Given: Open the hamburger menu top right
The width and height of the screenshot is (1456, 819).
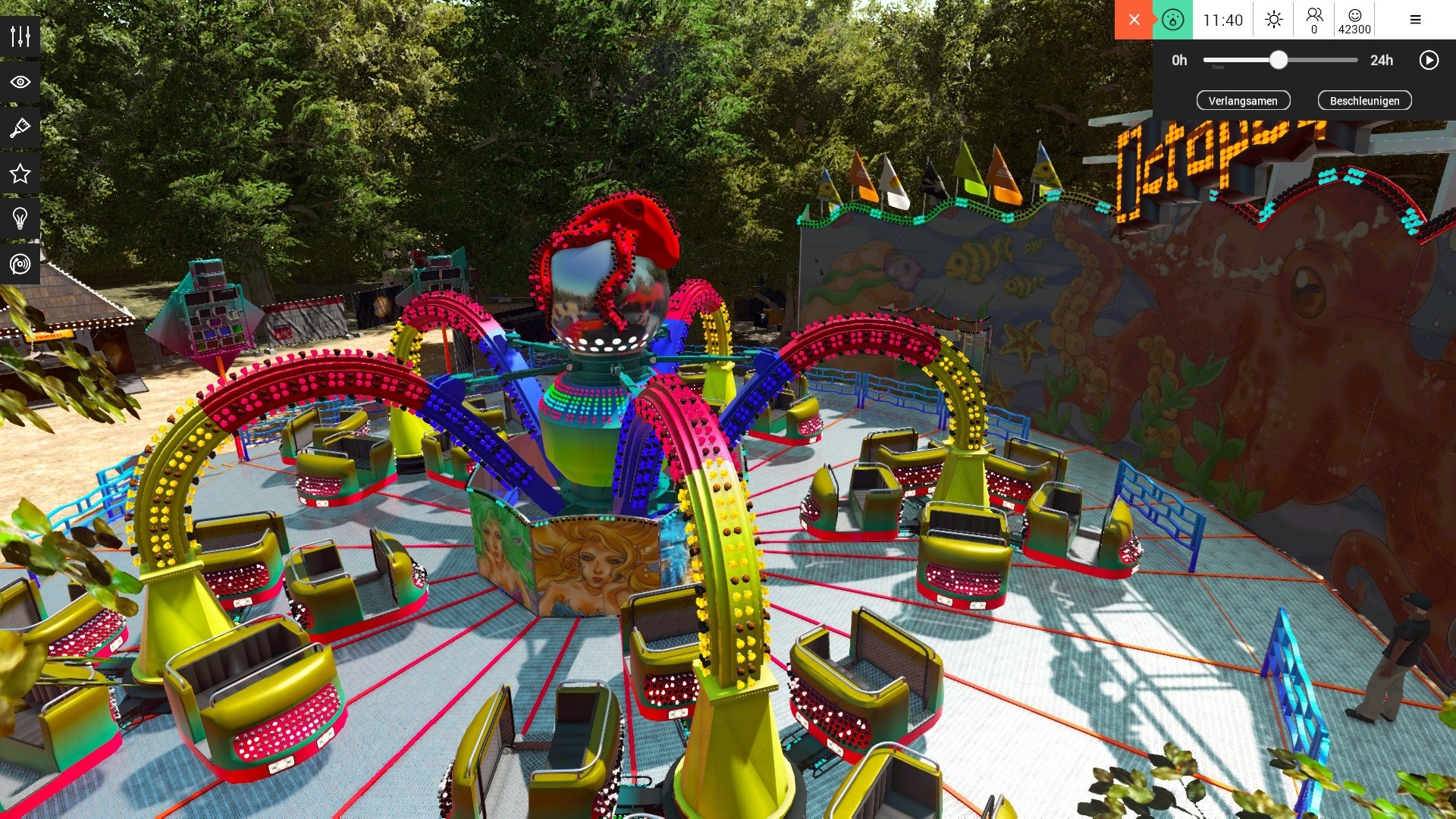Looking at the screenshot, I should click(1414, 20).
